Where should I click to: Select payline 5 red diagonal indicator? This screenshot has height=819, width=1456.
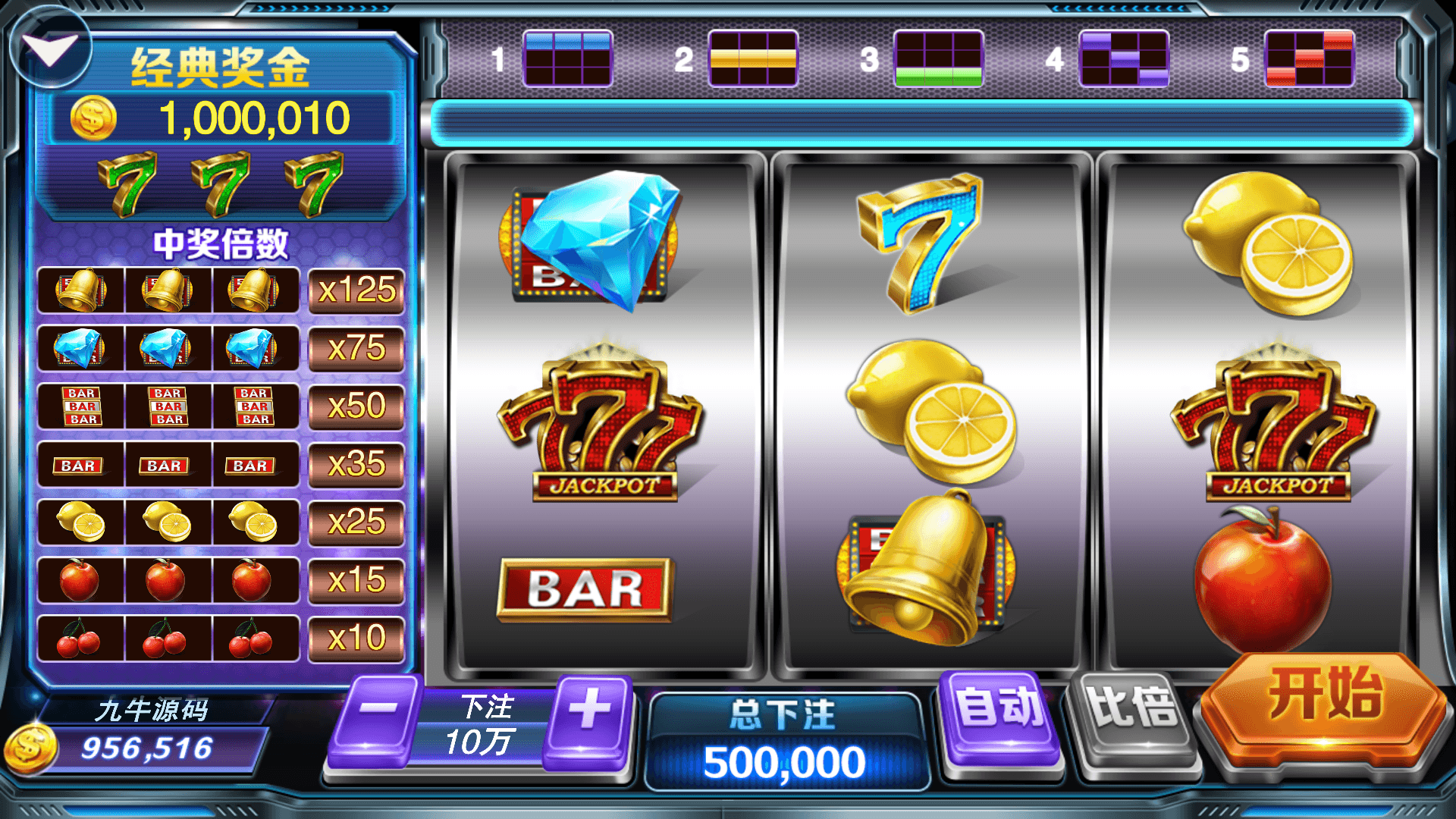(x=1310, y=58)
